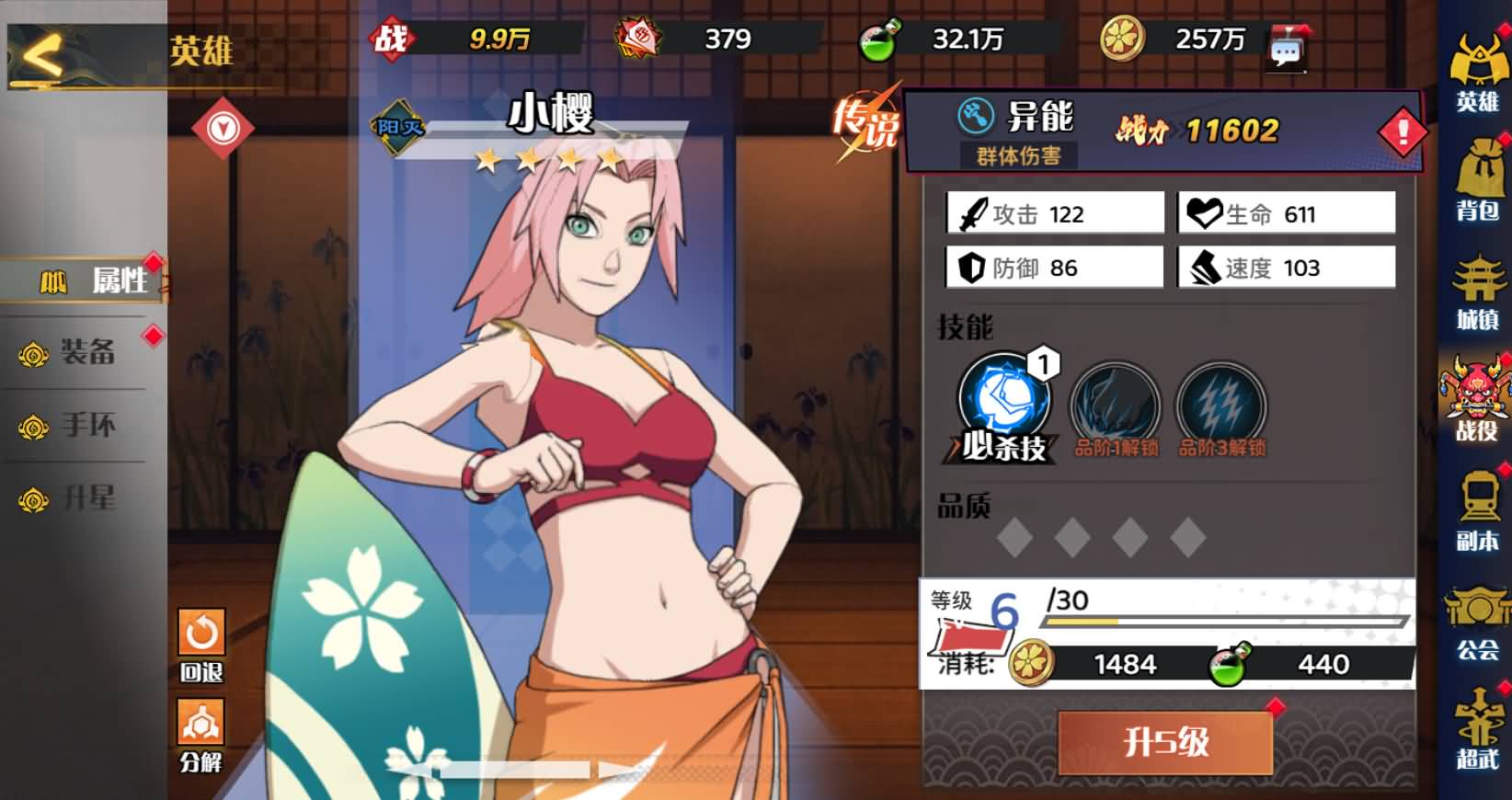The width and height of the screenshot is (1512, 800).
Task: Click the locked 品阶3解锁 skill icon
Action: pos(1223,405)
